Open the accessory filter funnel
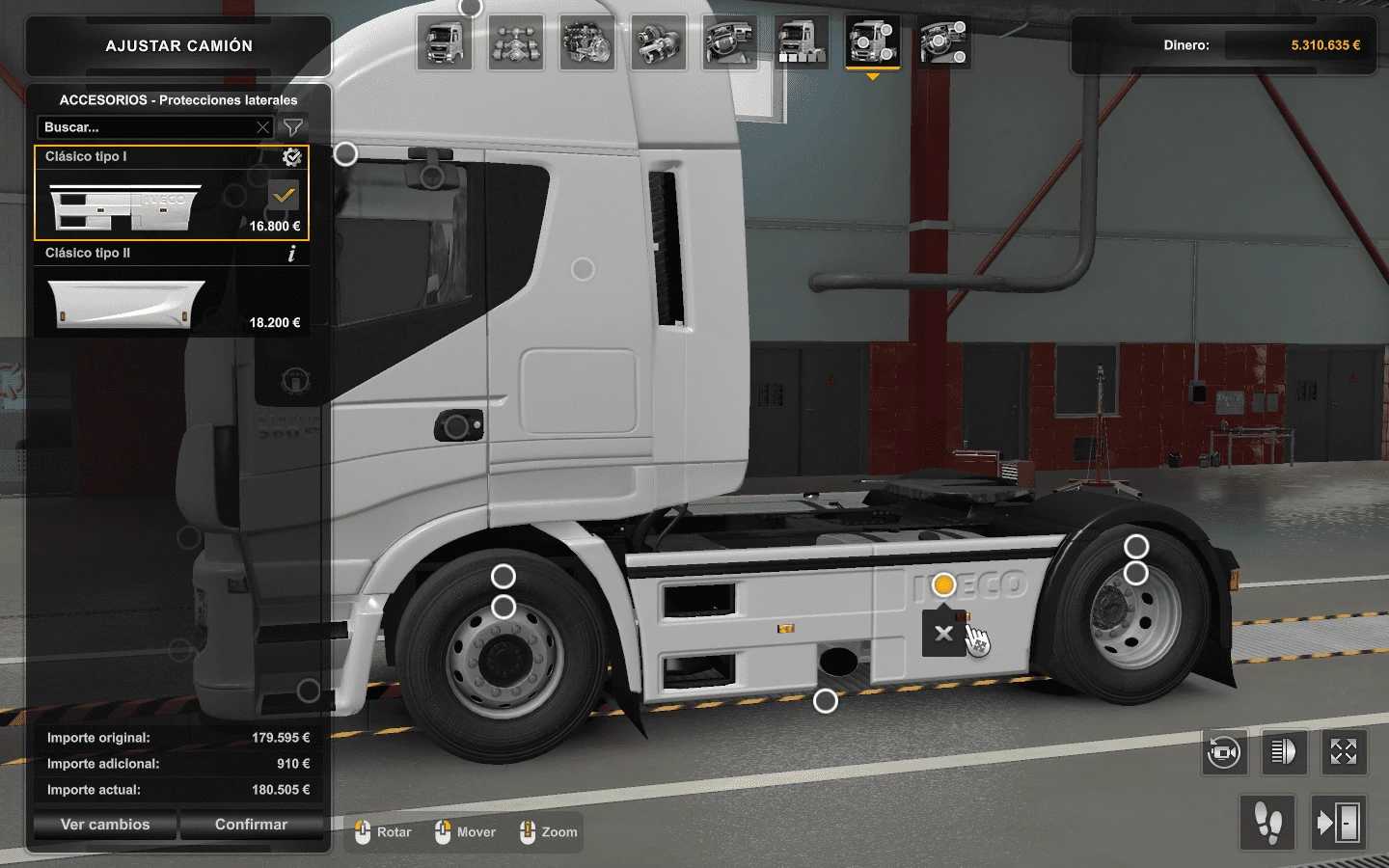The width and height of the screenshot is (1389, 868). pyautogui.click(x=293, y=127)
